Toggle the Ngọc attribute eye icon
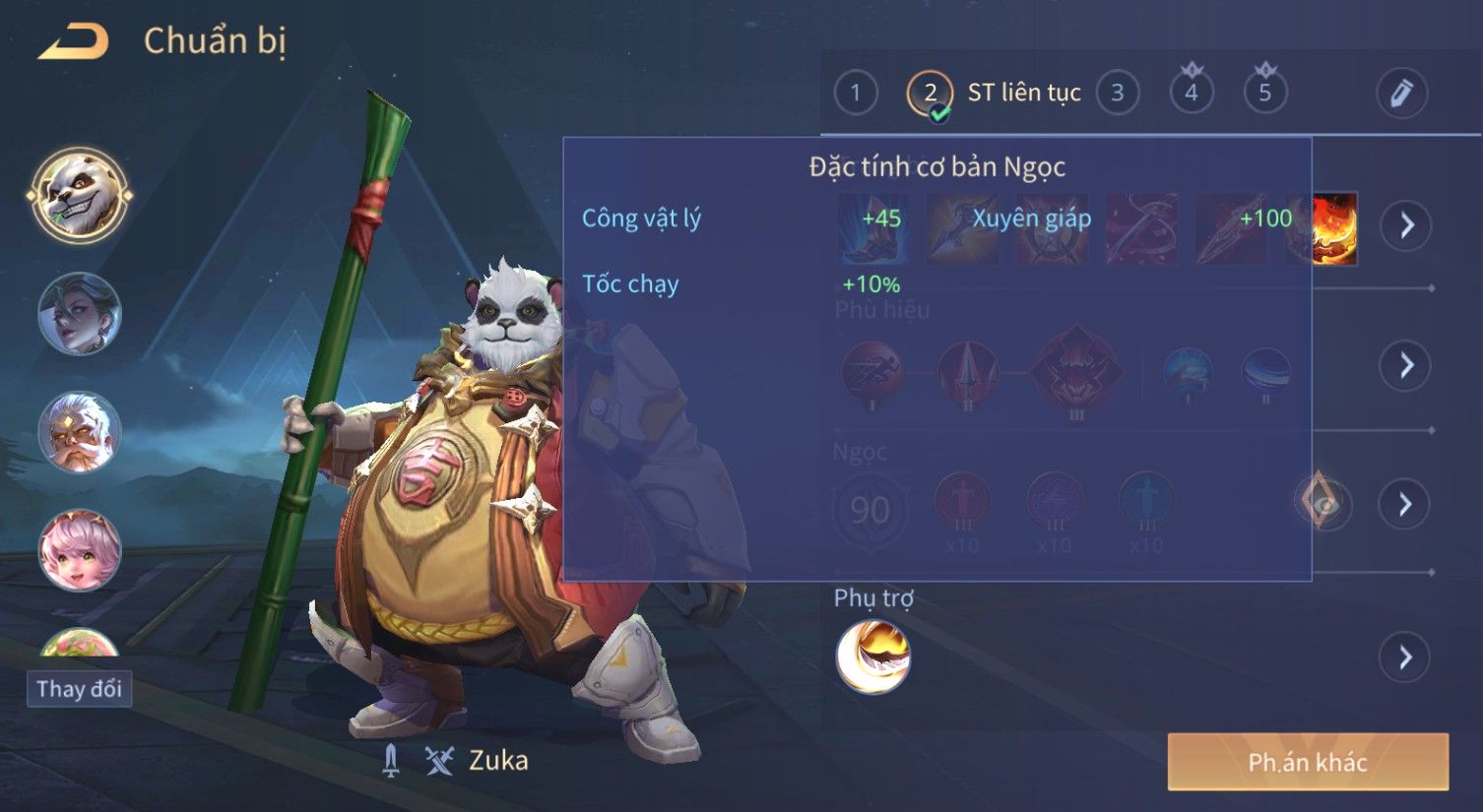Screen dimensions: 1483x812 [1322, 504]
